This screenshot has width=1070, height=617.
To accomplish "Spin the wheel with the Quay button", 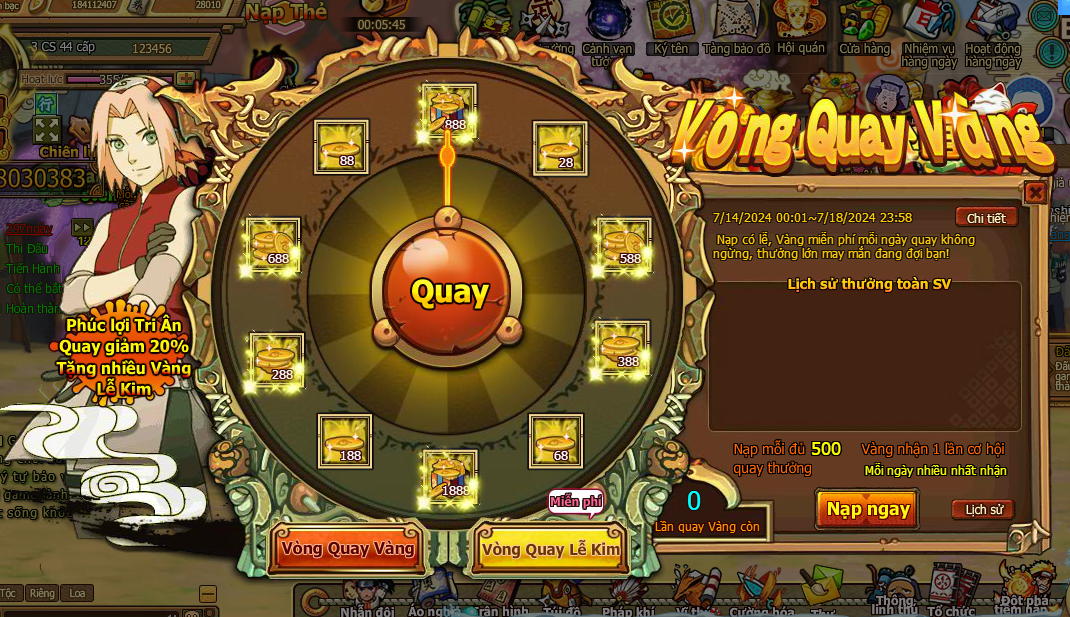I will coord(448,292).
